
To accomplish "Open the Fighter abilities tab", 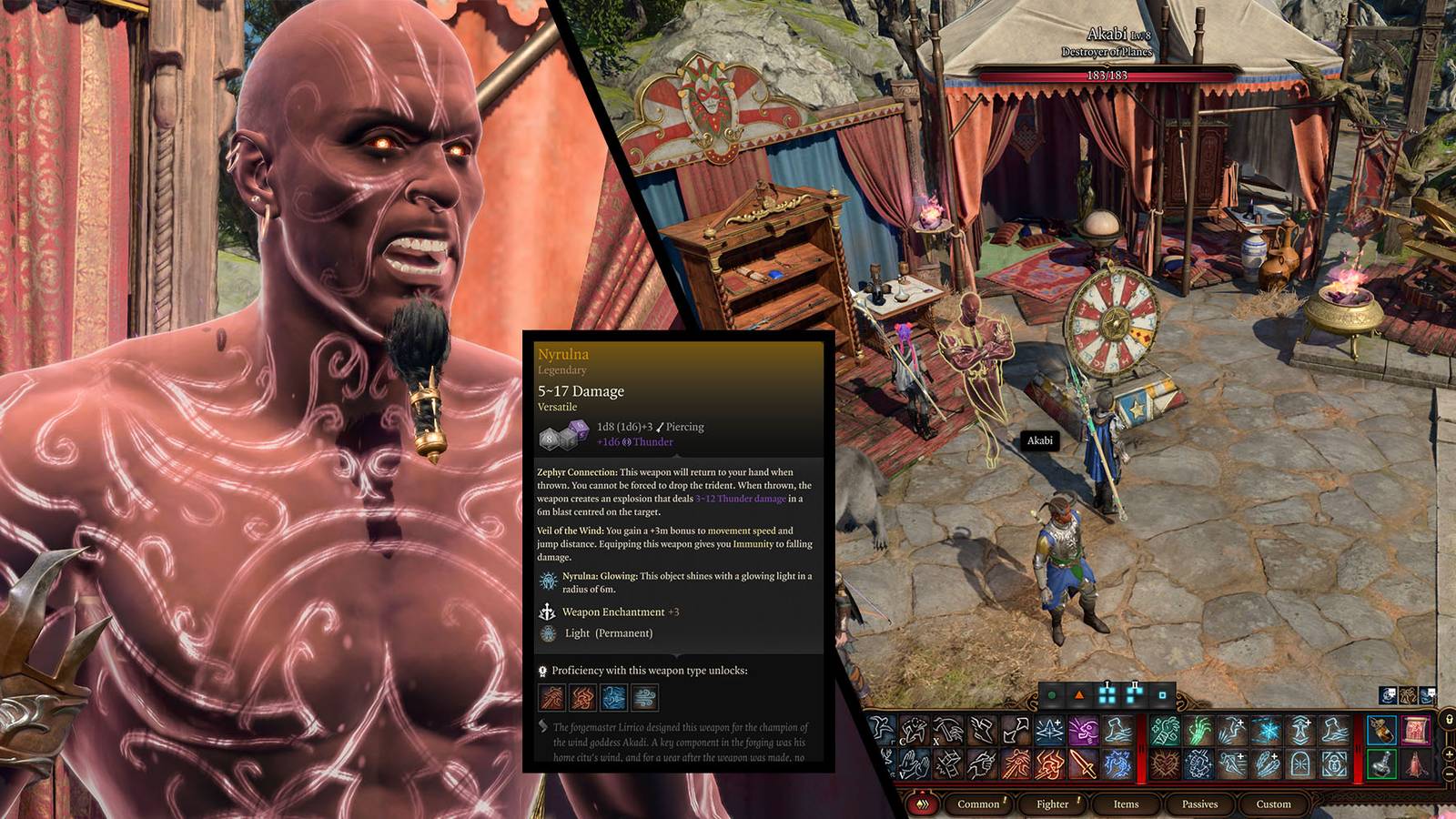I will 1053,804.
